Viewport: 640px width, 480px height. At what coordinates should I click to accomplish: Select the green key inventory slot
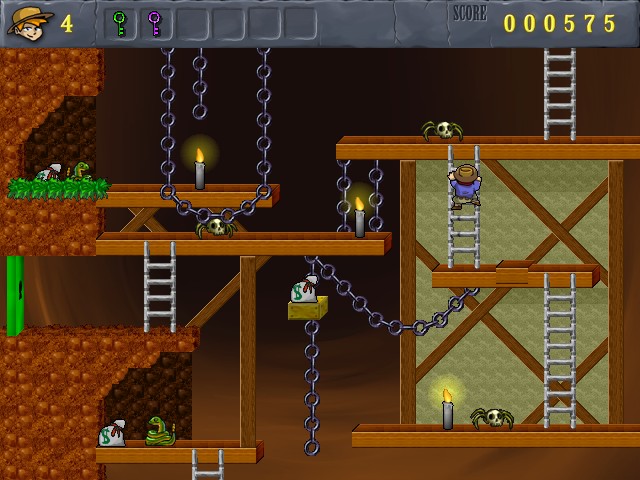(x=120, y=23)
